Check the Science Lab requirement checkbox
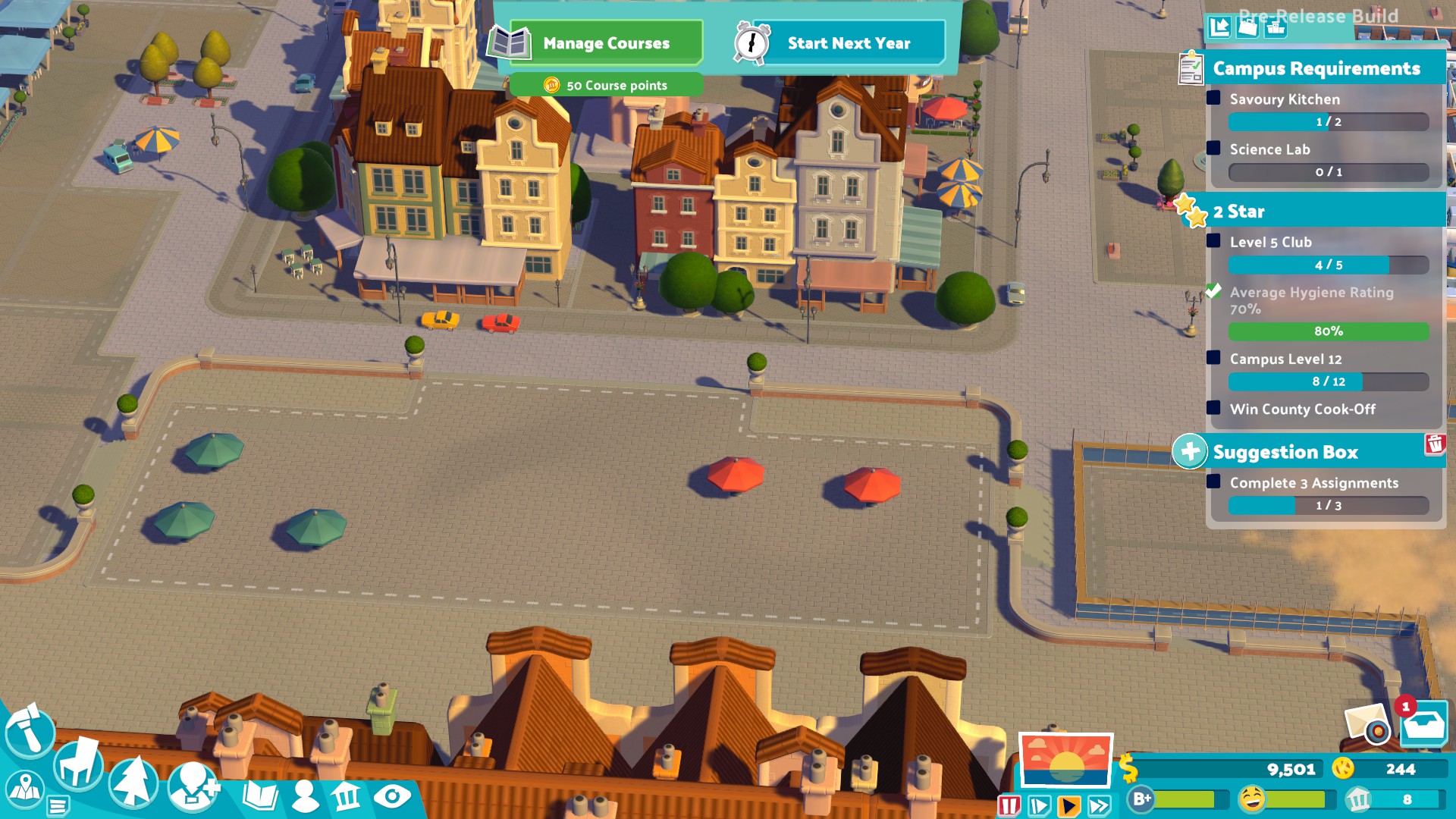The width and height of the screenshot is (1456, 819). (1214, 149)
